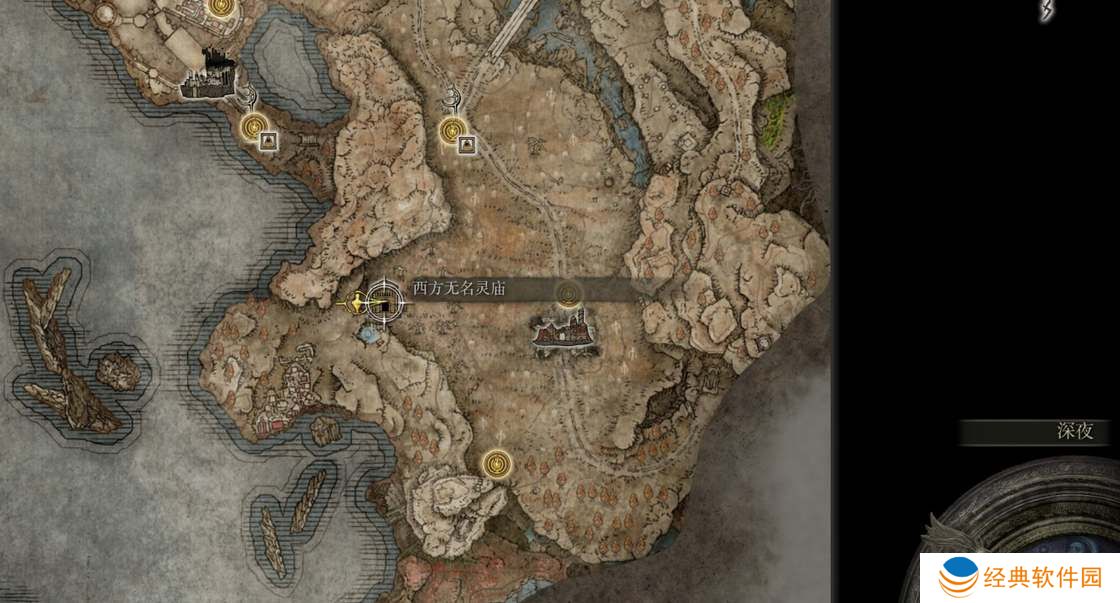Pick the faded site of grace above the red ruins

point(569,293)
